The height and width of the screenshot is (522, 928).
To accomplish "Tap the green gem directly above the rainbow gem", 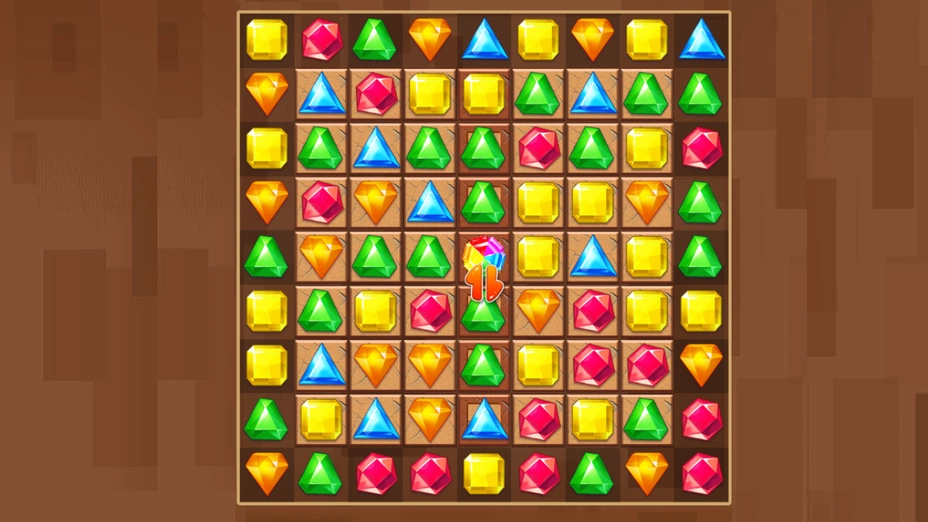I will [484, 202].
